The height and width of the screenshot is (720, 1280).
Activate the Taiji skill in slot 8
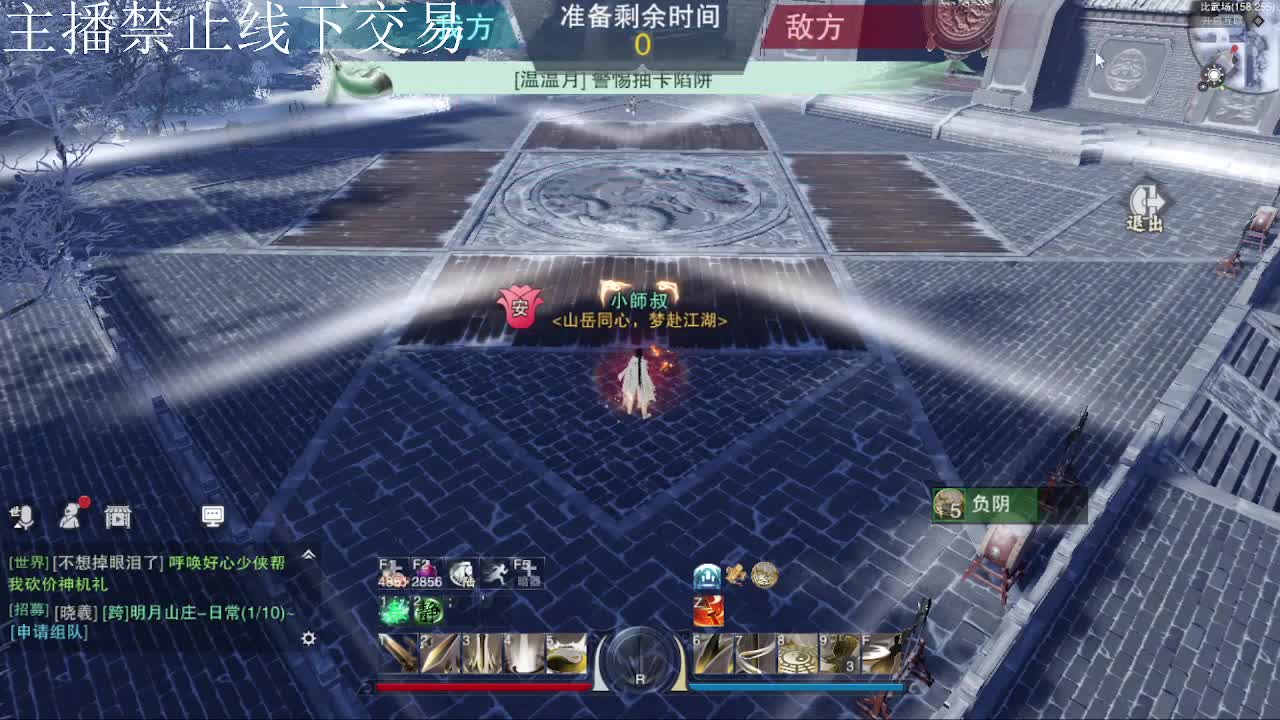coord(795,653)
